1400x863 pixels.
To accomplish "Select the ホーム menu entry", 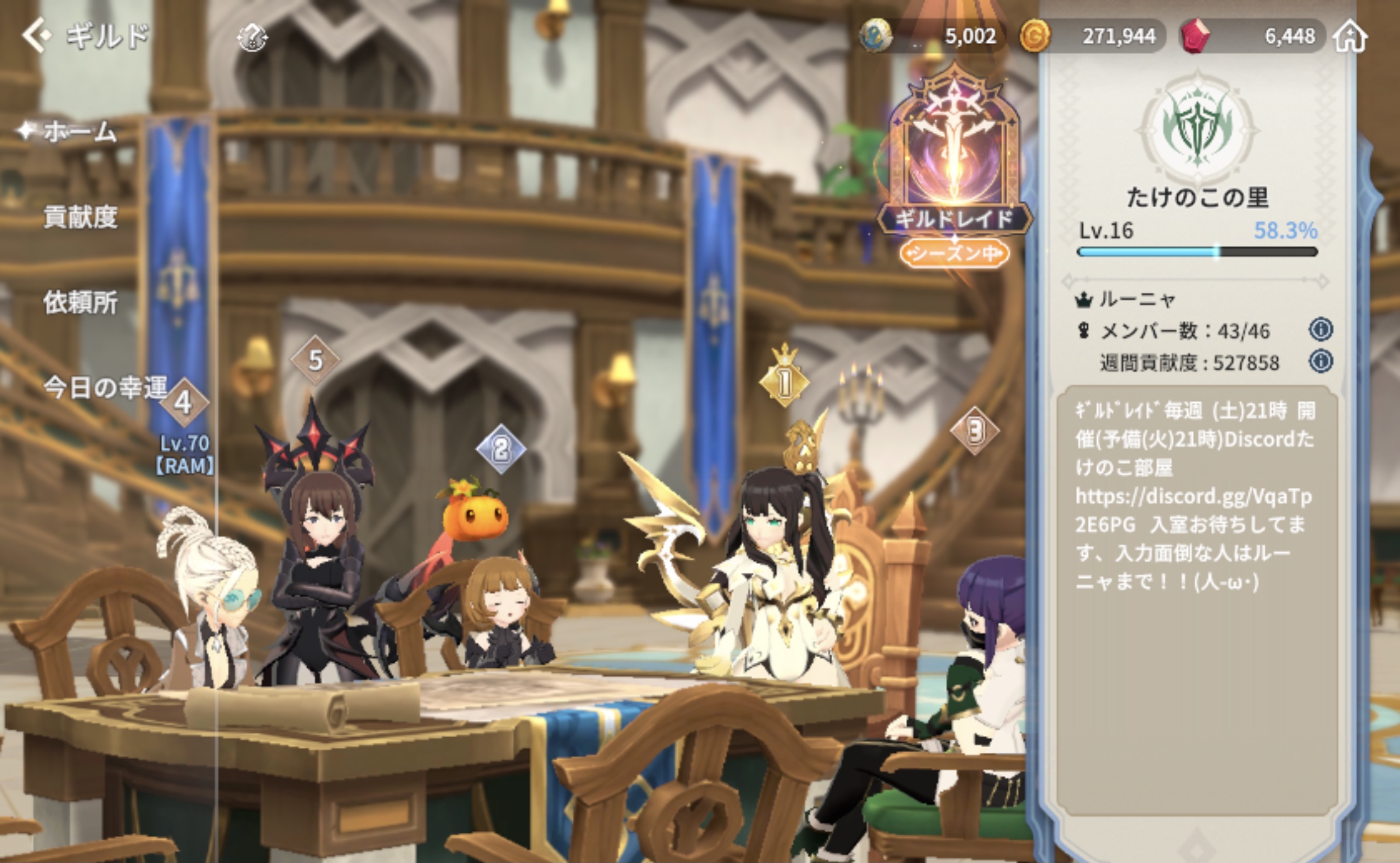I will 79,132.
